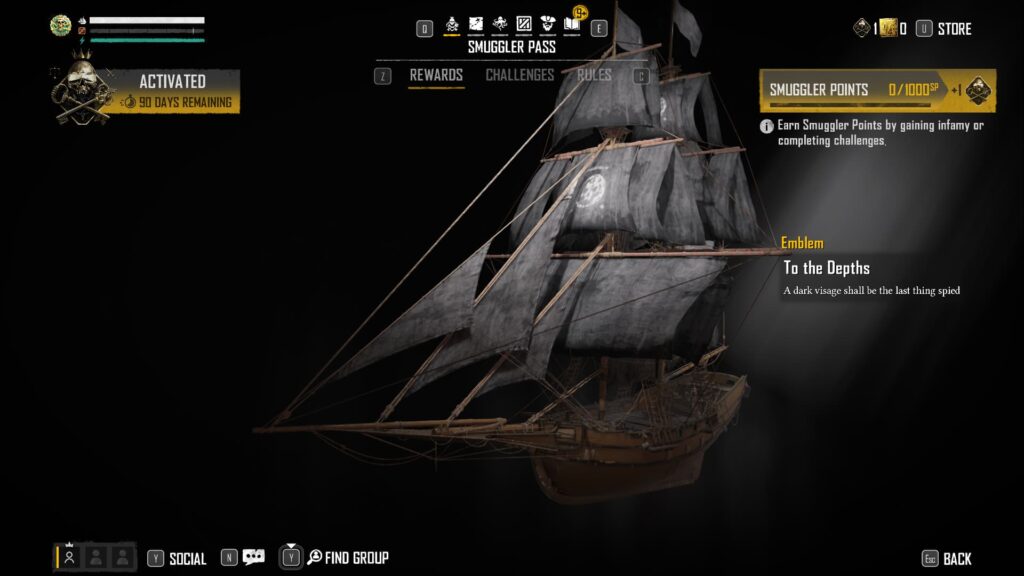Click the player avatar in the top-left corner
Viewport: 1024px width, 576px height.
[60, 27]
